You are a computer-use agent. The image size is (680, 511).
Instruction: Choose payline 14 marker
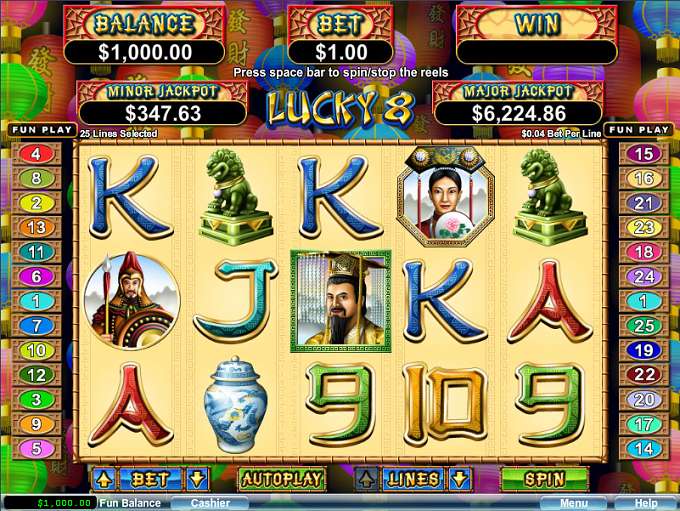click(644, 449)
